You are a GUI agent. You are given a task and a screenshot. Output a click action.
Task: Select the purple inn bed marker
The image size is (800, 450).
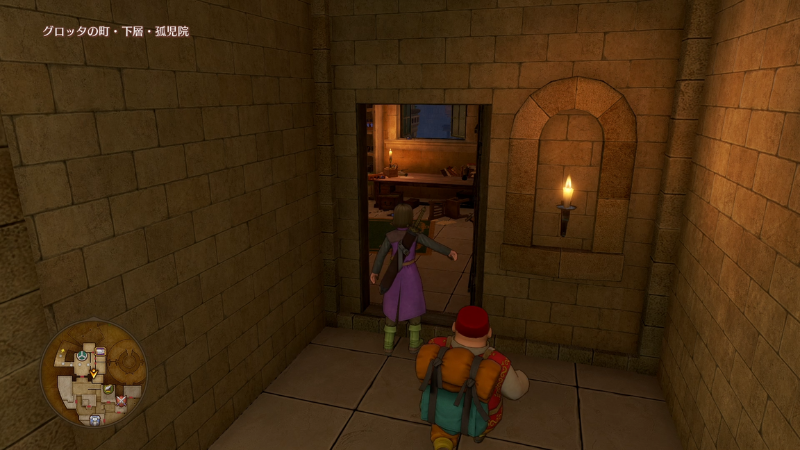(x=101, y=350)
